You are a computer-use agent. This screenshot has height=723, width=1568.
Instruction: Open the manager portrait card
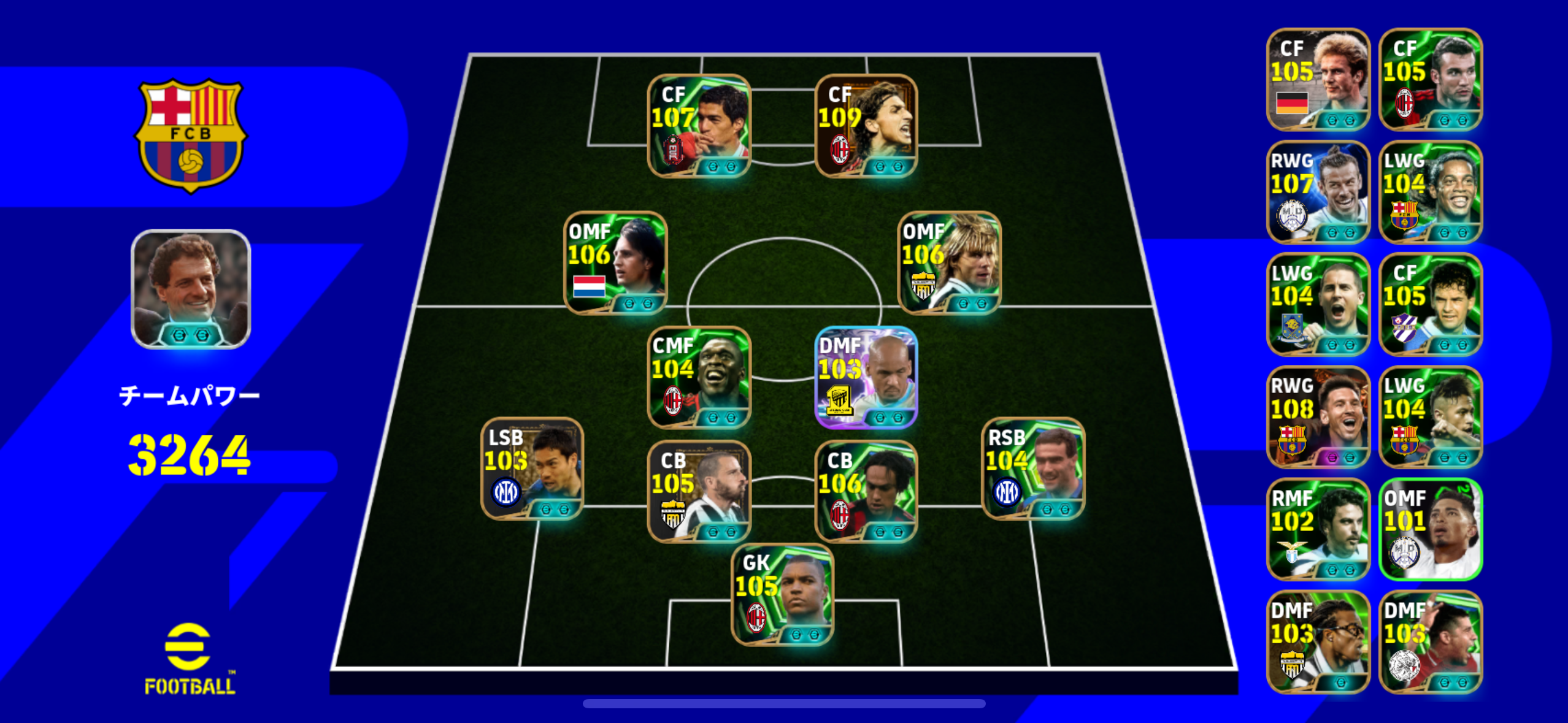[x=191, y=289]
